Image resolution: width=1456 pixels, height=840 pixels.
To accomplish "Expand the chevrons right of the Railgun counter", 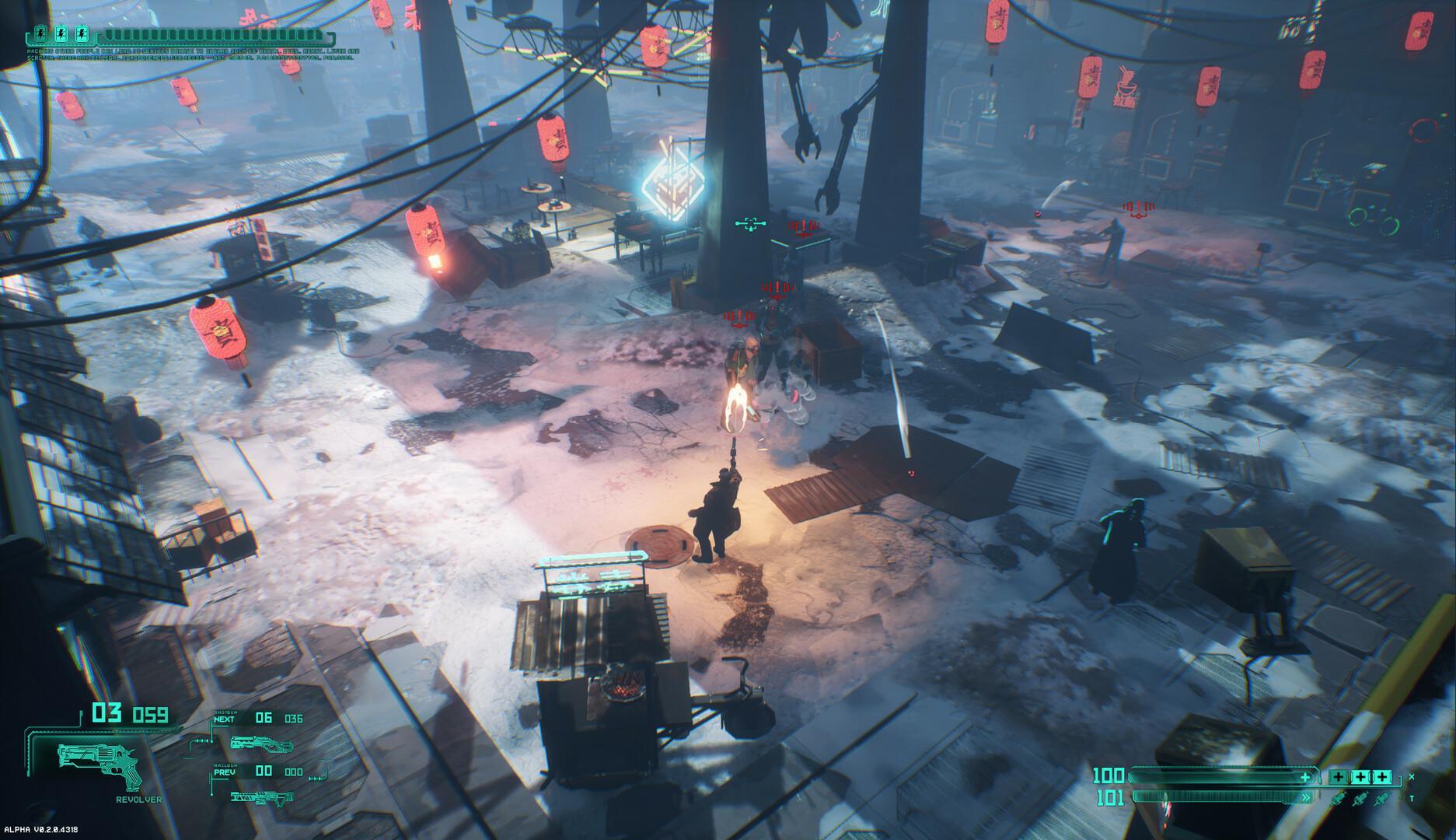I will point(316,779).
